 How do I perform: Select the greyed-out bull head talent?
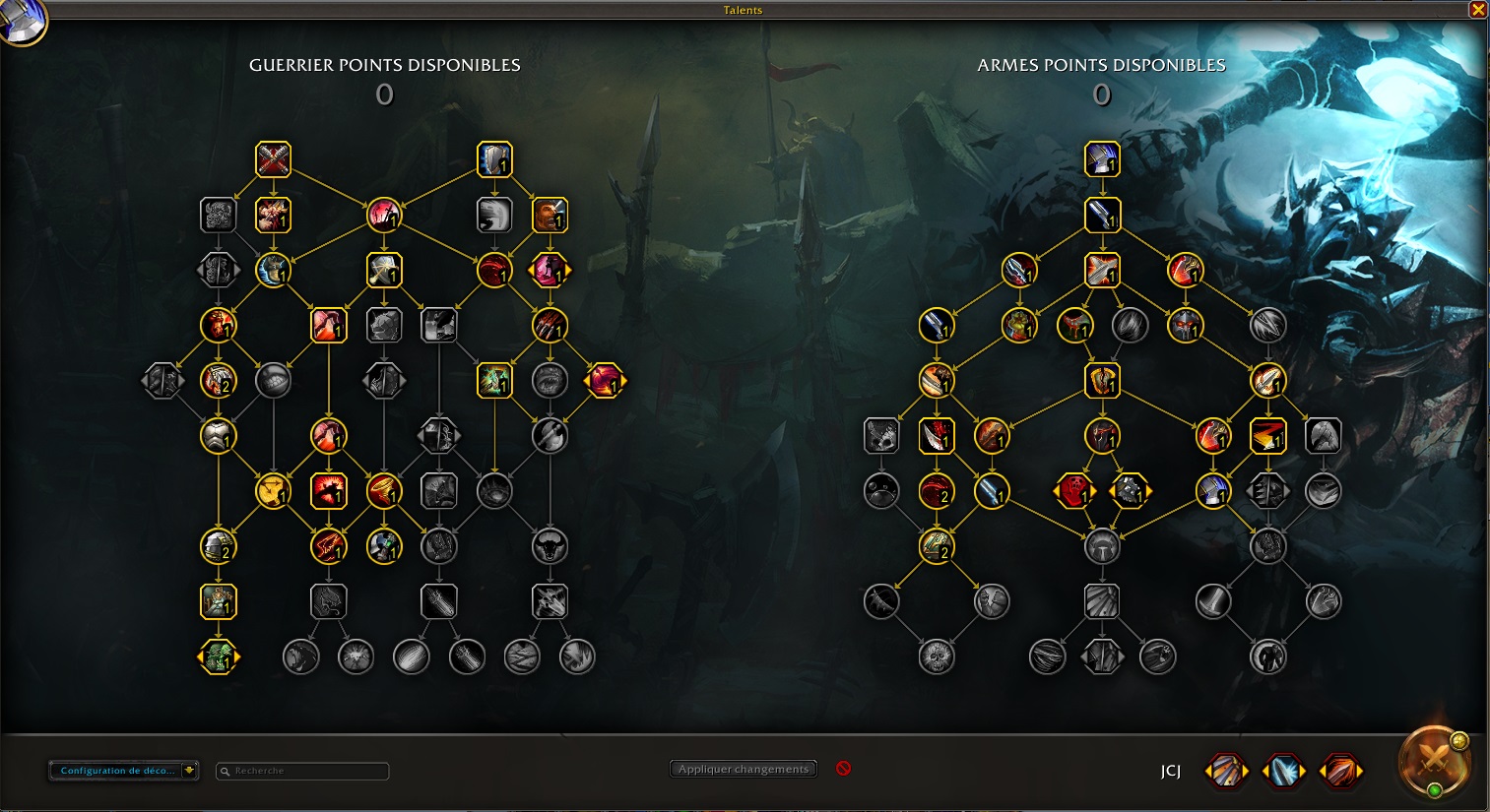550,546
